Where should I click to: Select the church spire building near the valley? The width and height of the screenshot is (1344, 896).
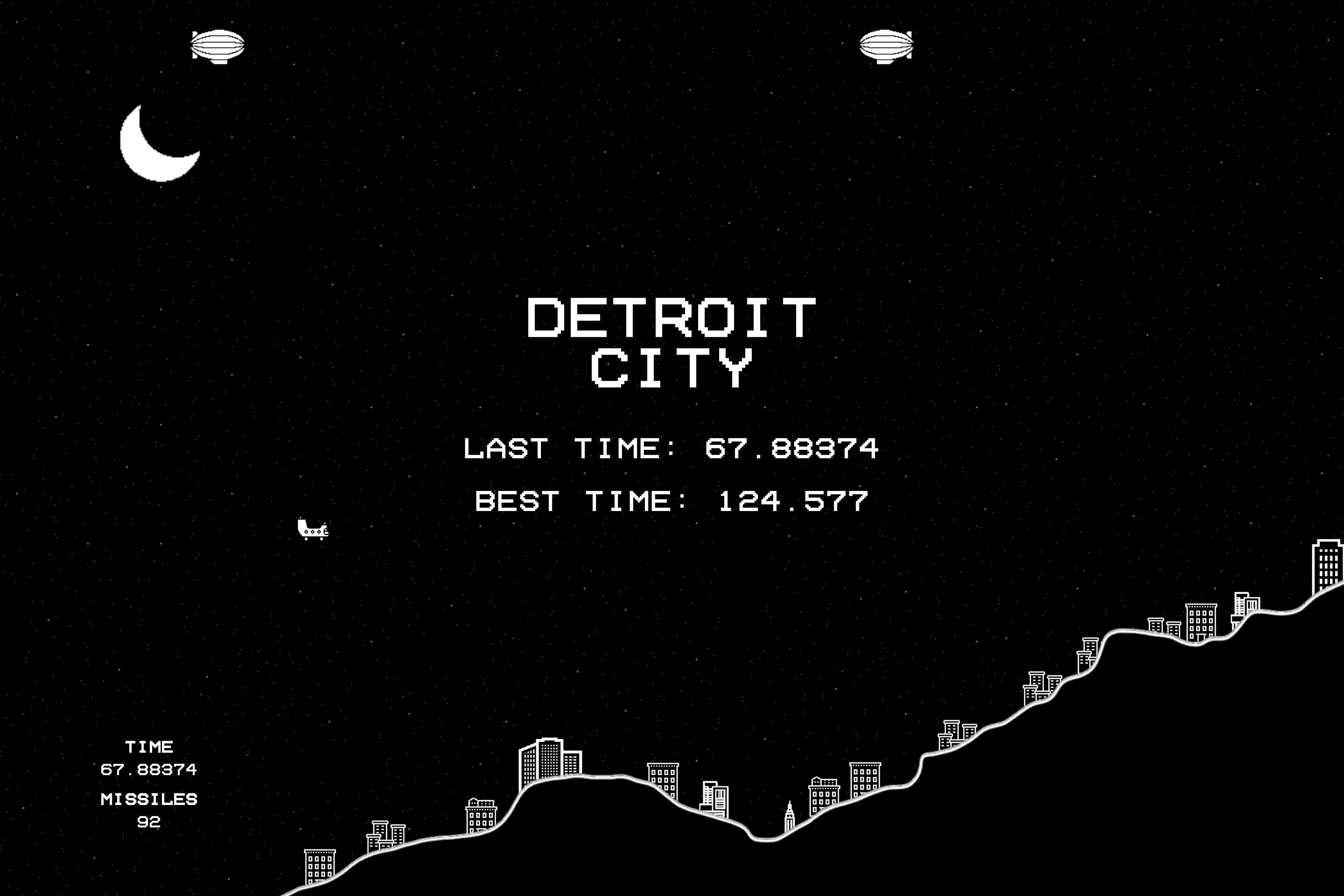(789, 817)
